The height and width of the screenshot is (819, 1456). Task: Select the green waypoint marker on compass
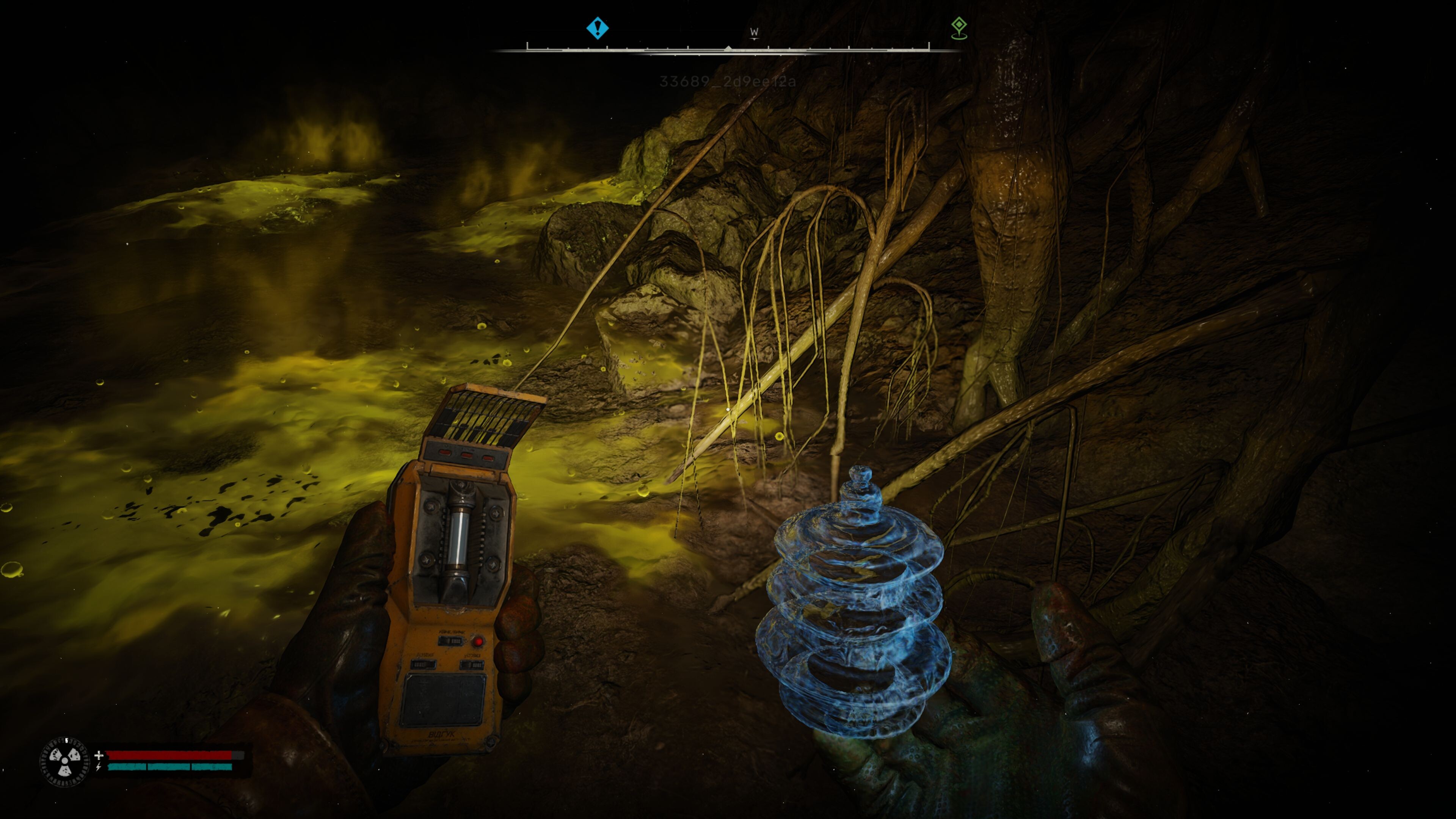959,27
